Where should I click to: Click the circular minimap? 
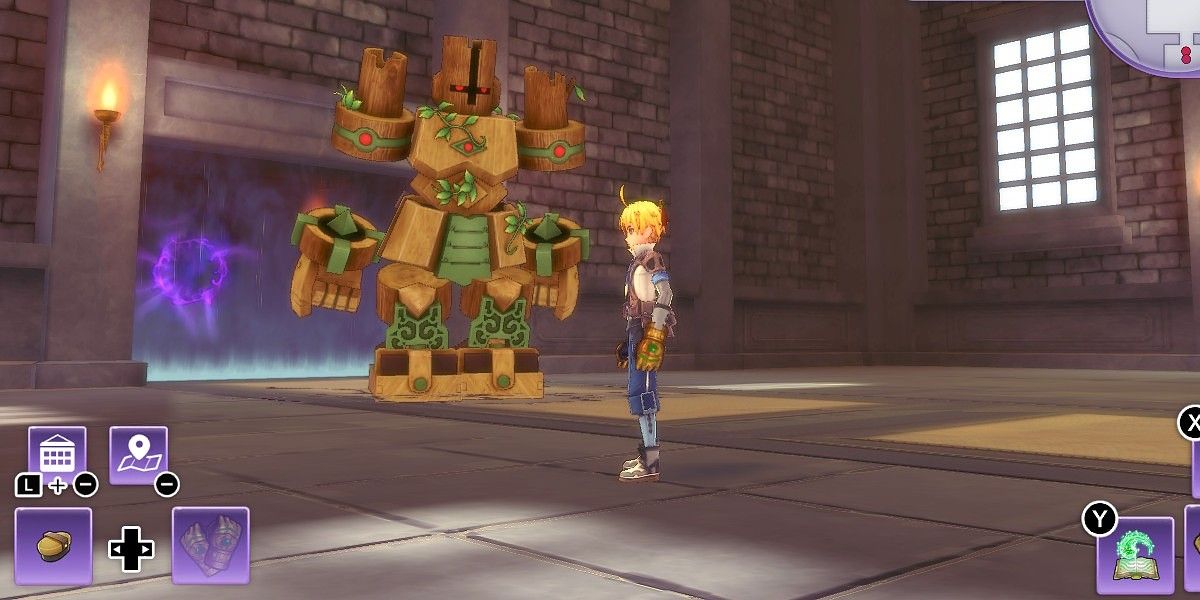[x=1150, y=30]
